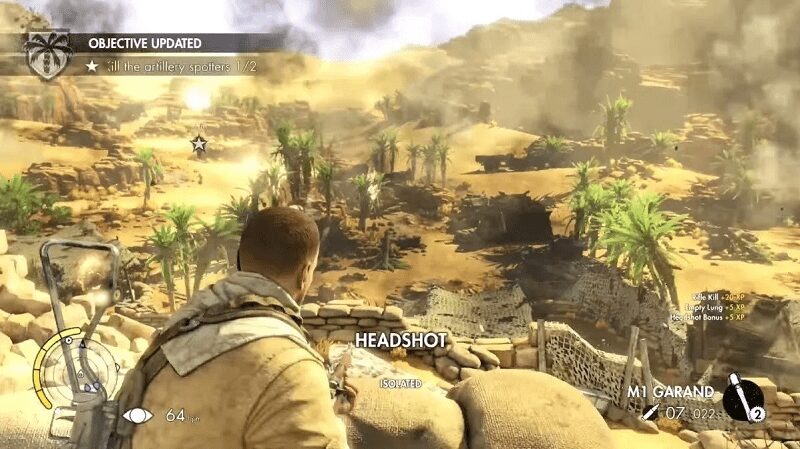Click the star objective marker on the hillside
The width and height of the screenshot is (800, 449).
point(198,144)
